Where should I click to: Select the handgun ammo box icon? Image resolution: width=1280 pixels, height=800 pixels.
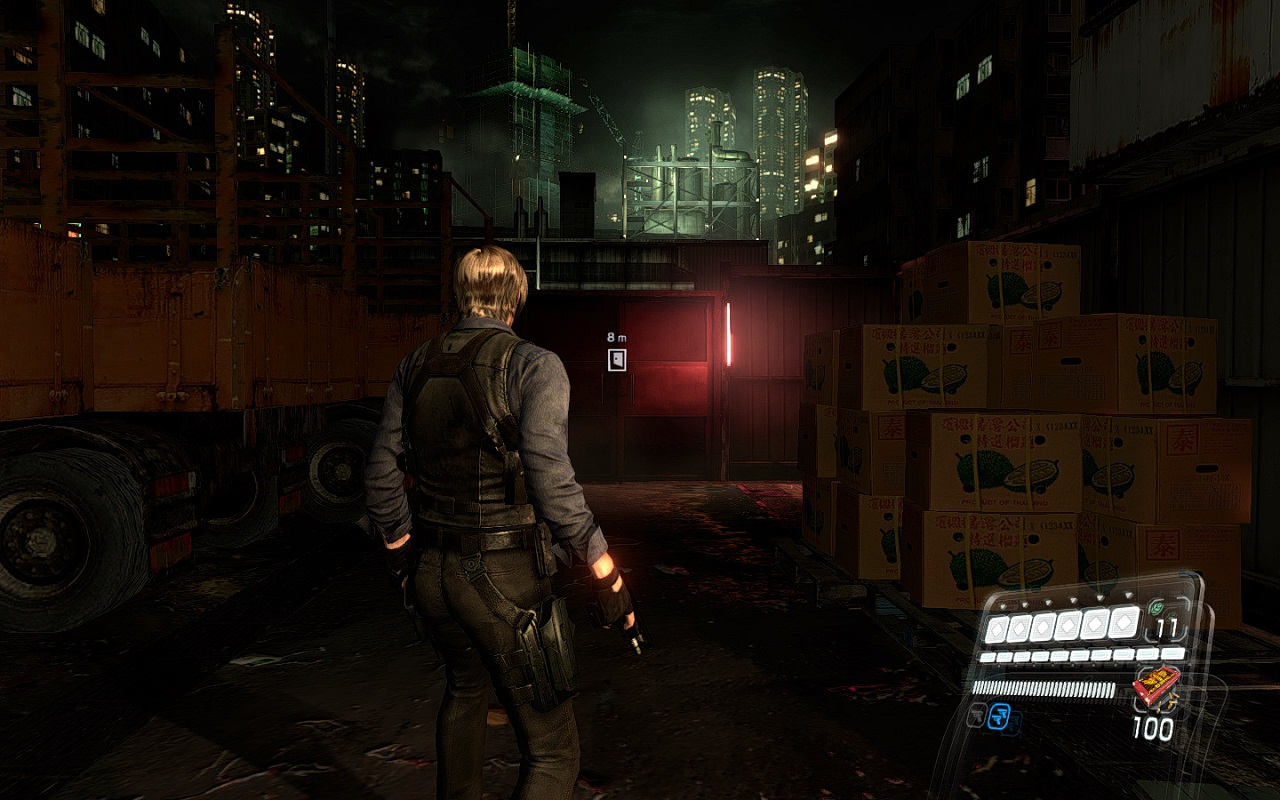[1155, 686]
